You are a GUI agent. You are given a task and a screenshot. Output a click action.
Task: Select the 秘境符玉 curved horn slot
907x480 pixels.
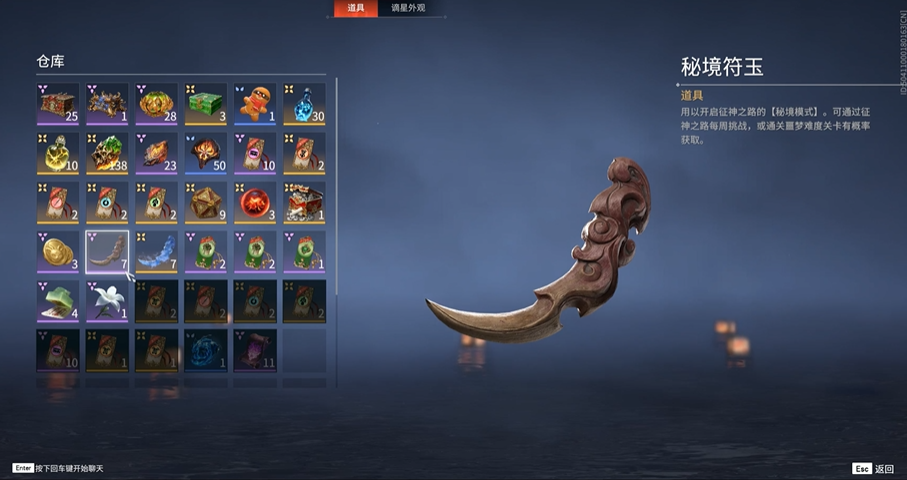107,251
